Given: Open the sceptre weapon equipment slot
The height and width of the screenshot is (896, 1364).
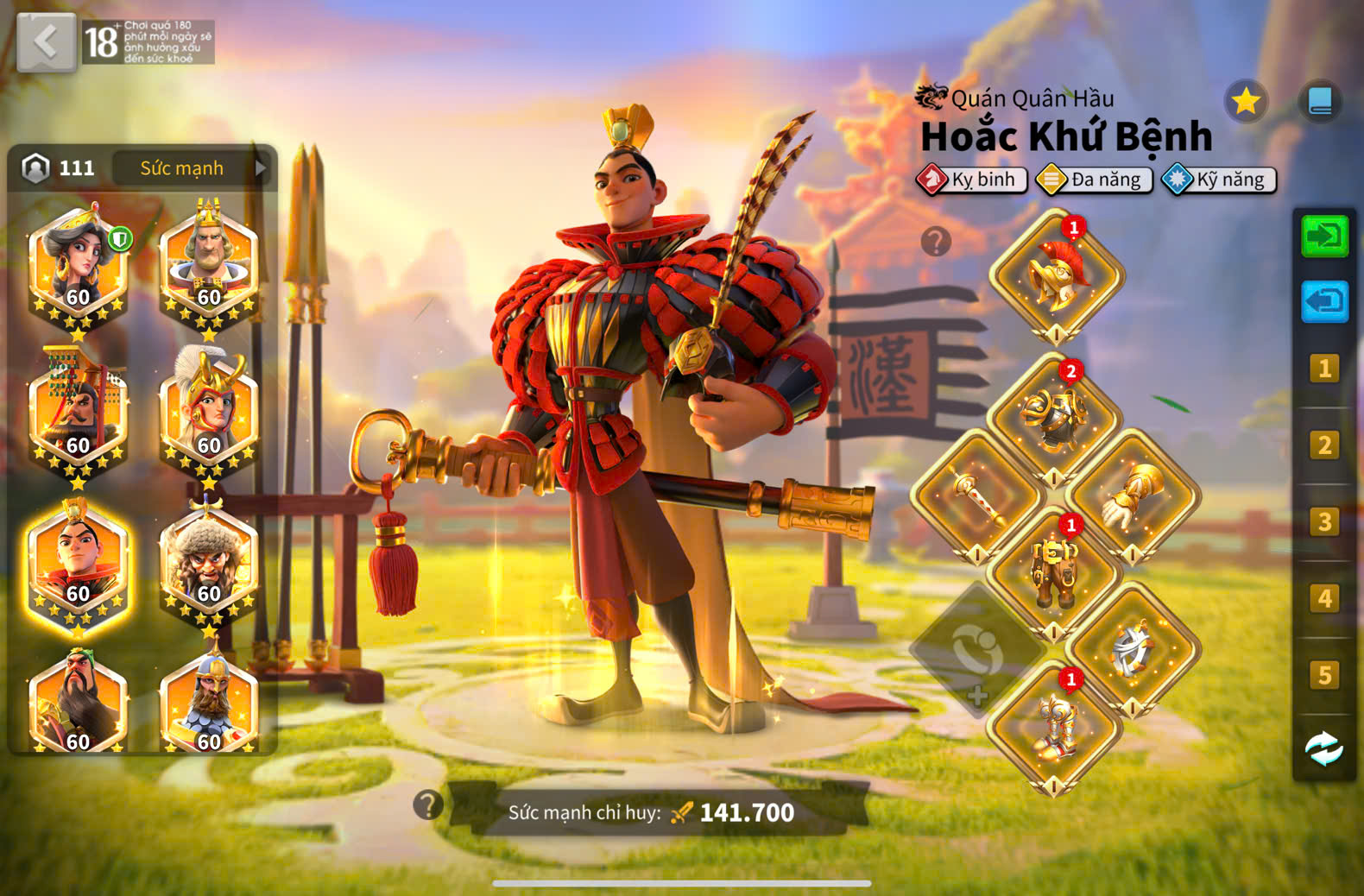Looking at the screenshot, I should point(977,498).
